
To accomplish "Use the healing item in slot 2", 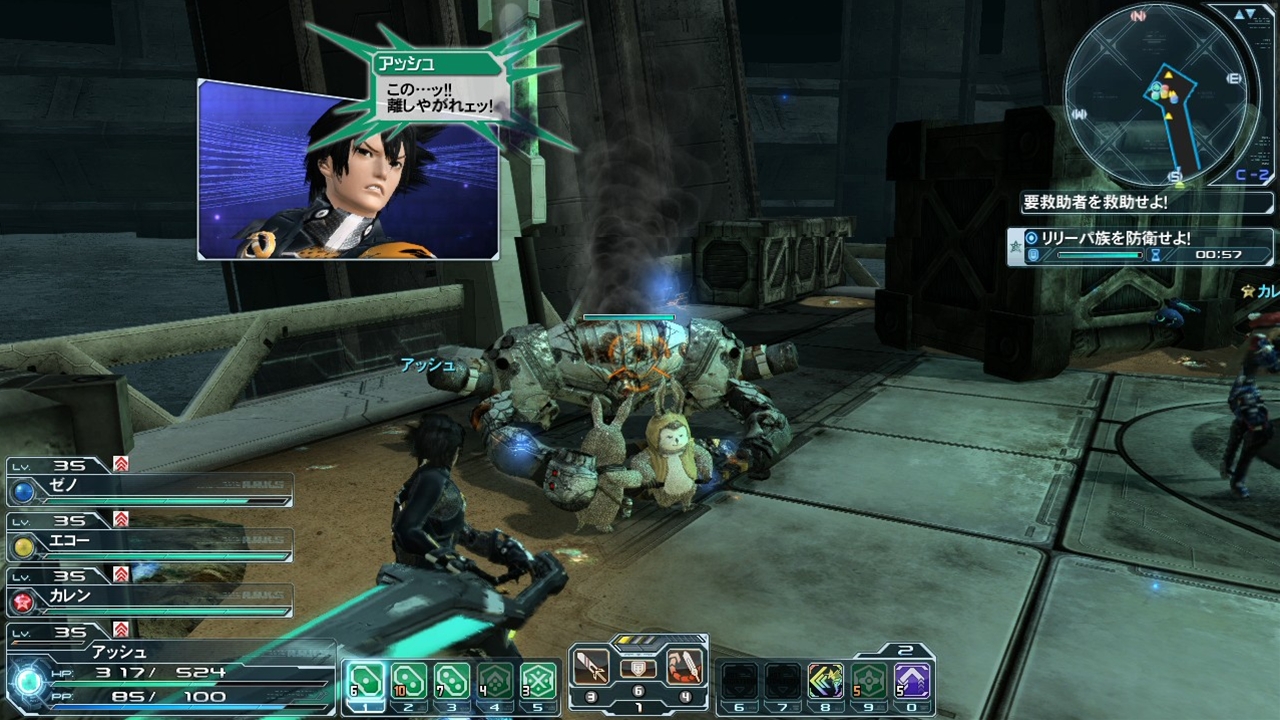I will [x=408, y=680].
